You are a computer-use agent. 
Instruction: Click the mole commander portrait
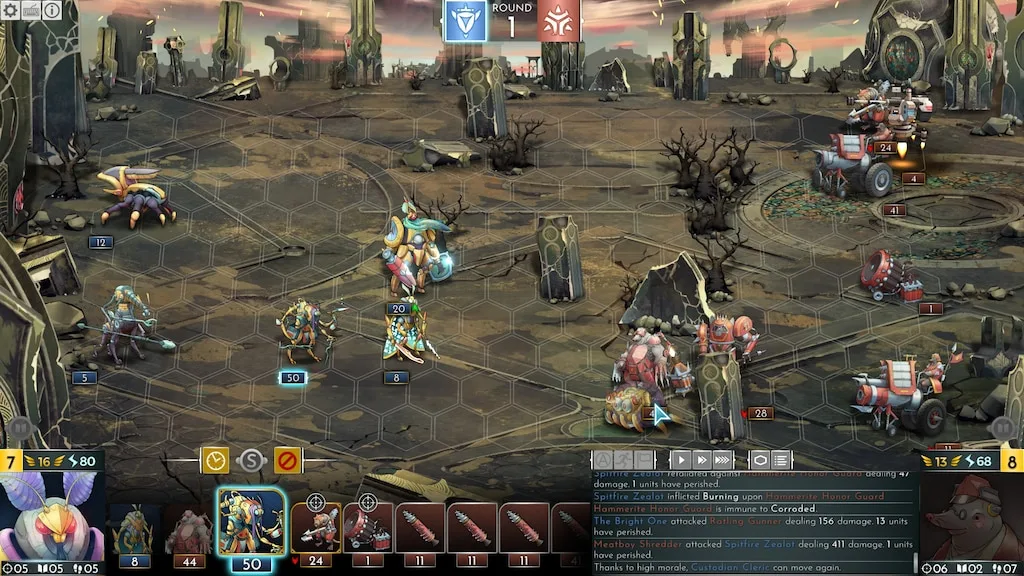pyautogui.click(x=968, y=518)
